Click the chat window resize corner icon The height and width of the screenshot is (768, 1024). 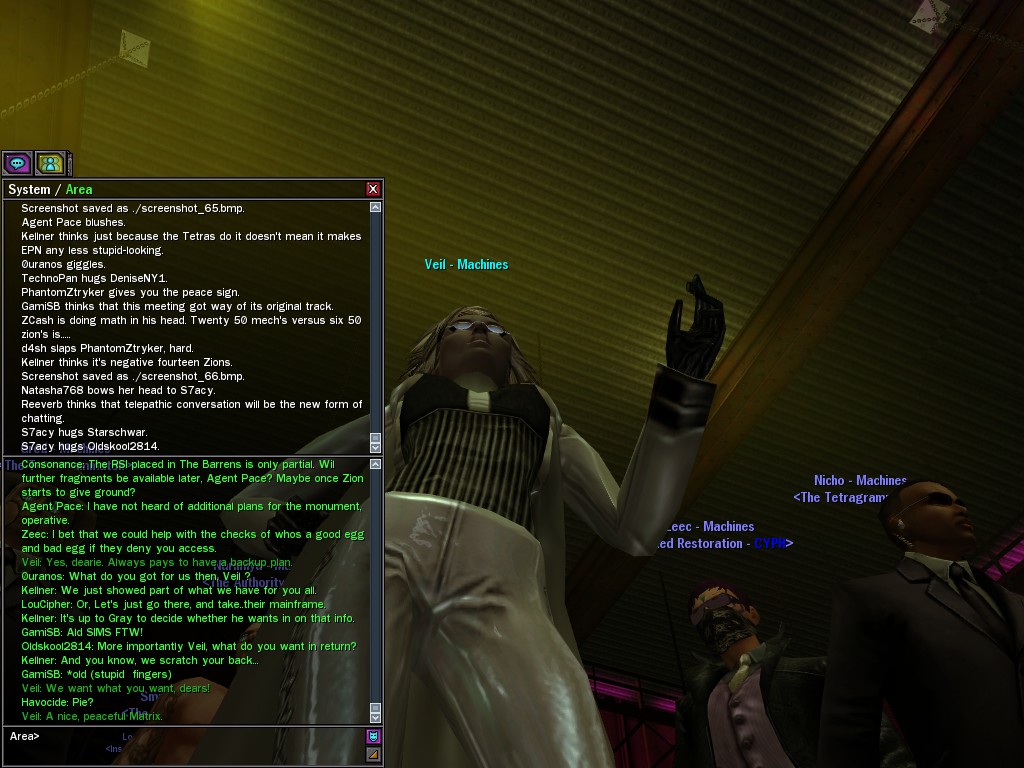373,754
